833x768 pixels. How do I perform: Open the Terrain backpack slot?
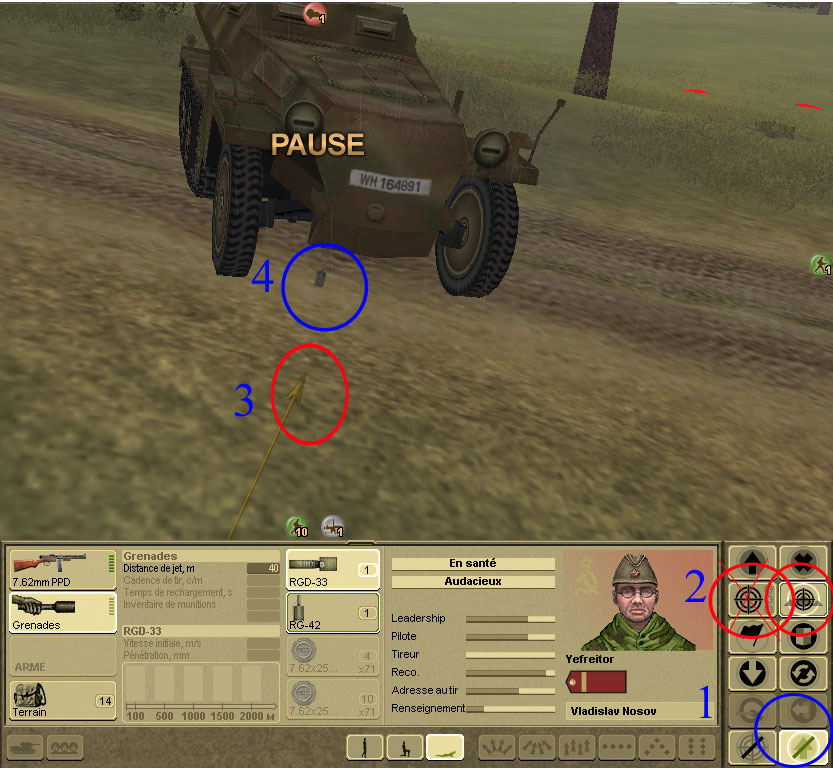(60, 699)
